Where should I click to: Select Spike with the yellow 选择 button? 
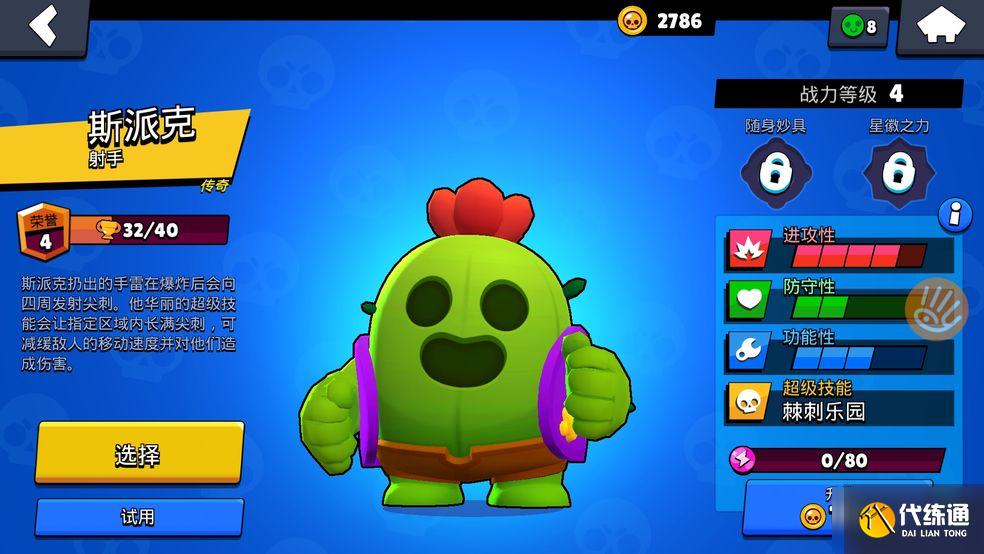pyautogui.click(x=139, y=454)
